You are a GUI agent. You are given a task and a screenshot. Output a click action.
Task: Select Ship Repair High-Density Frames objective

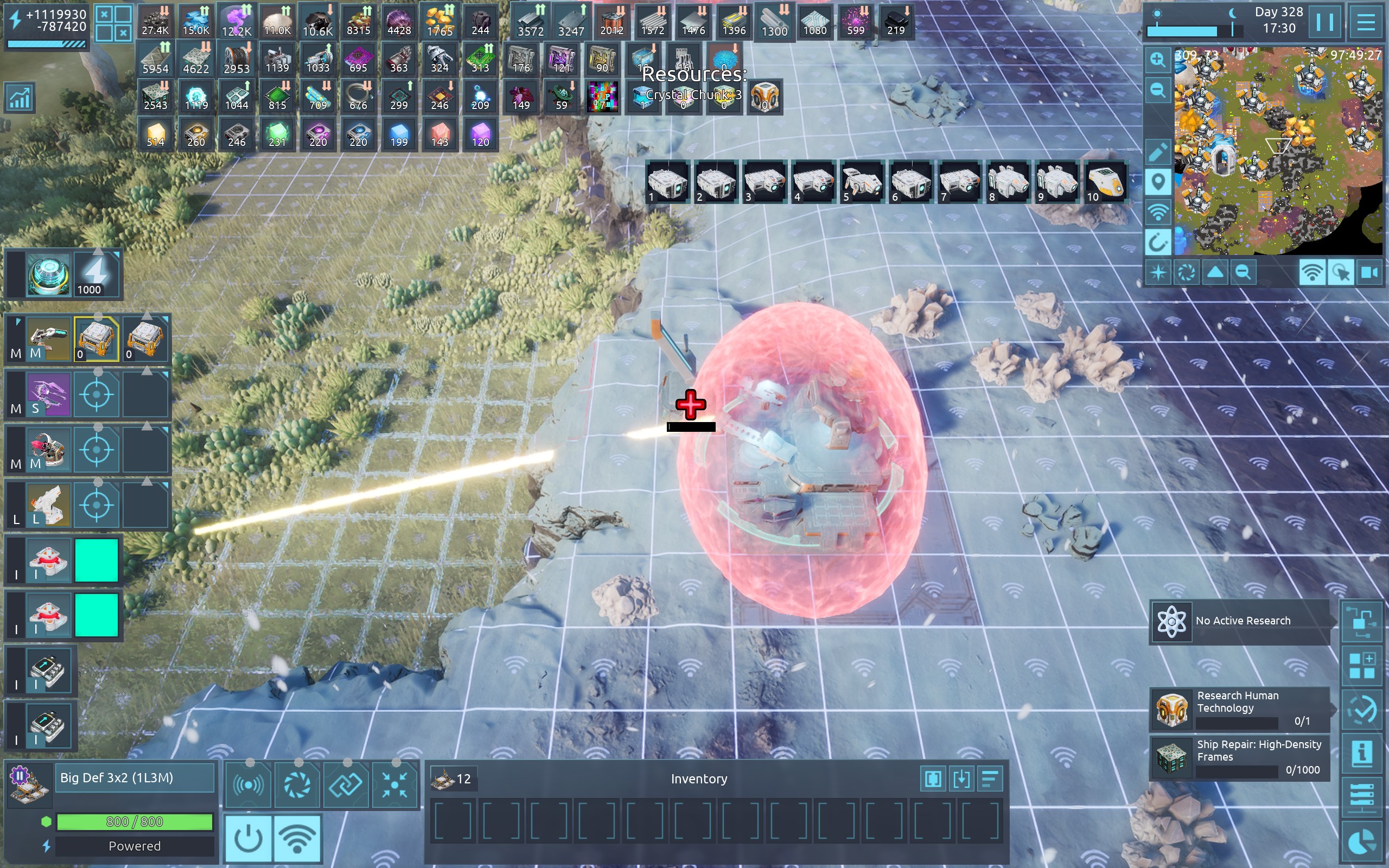(1240, 758)
